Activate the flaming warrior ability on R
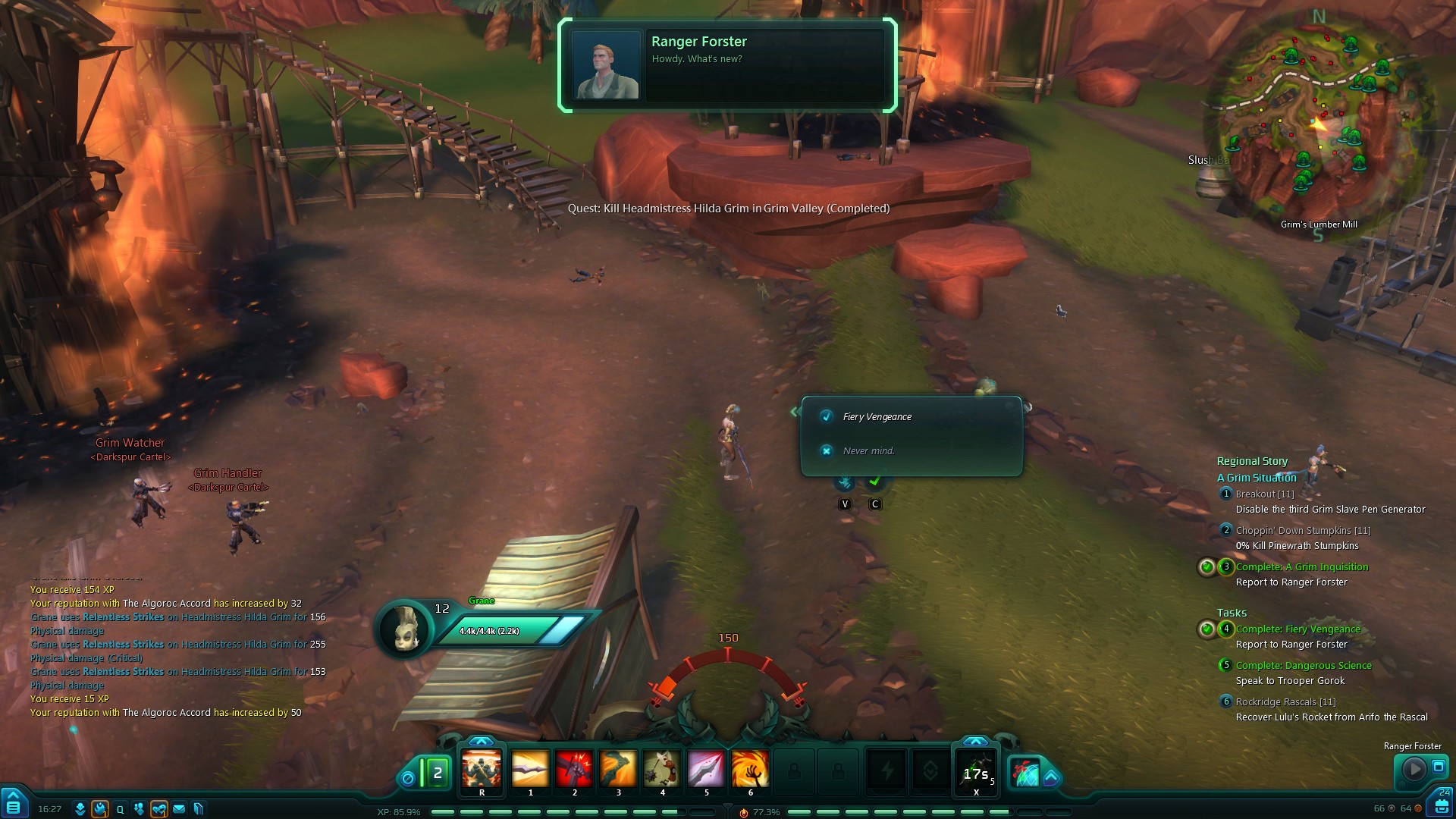This screenshot has width=1456, height=819. (x=482, y=769)
